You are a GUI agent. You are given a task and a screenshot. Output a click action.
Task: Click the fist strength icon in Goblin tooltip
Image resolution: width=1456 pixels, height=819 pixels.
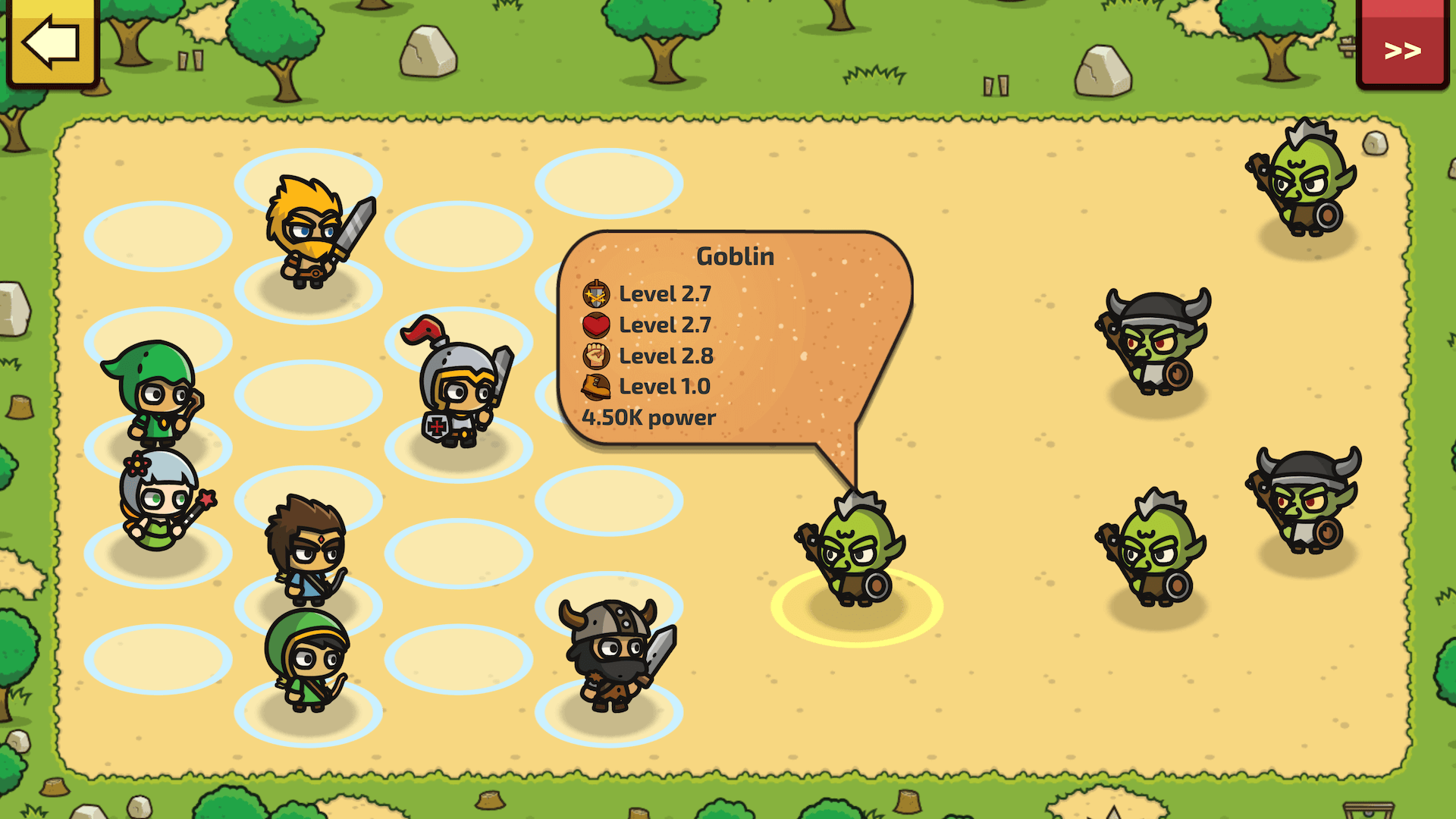click(x=596, y=356)
